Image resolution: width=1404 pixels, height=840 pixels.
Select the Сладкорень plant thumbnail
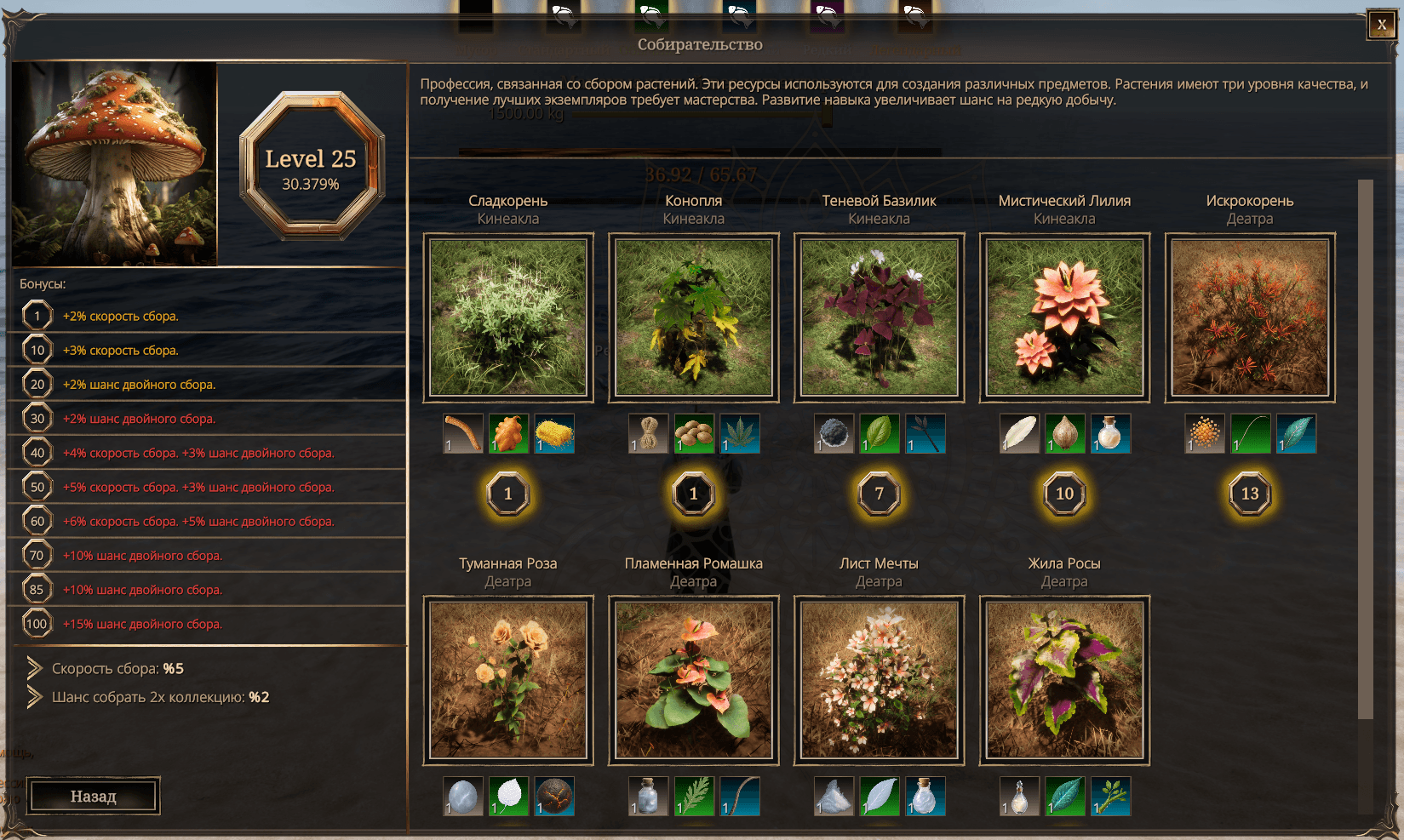508,317
